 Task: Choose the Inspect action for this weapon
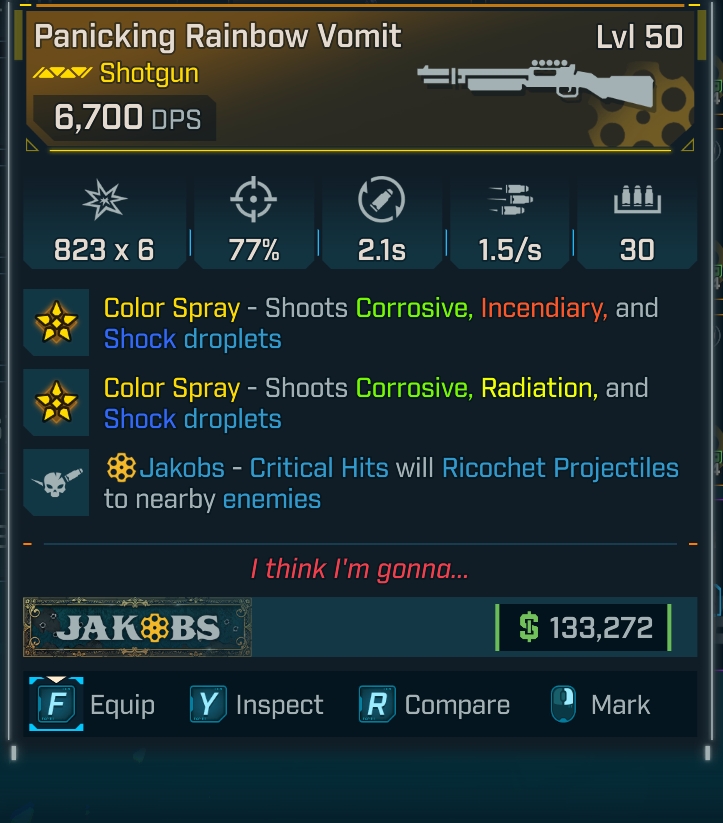click(257, 705)
